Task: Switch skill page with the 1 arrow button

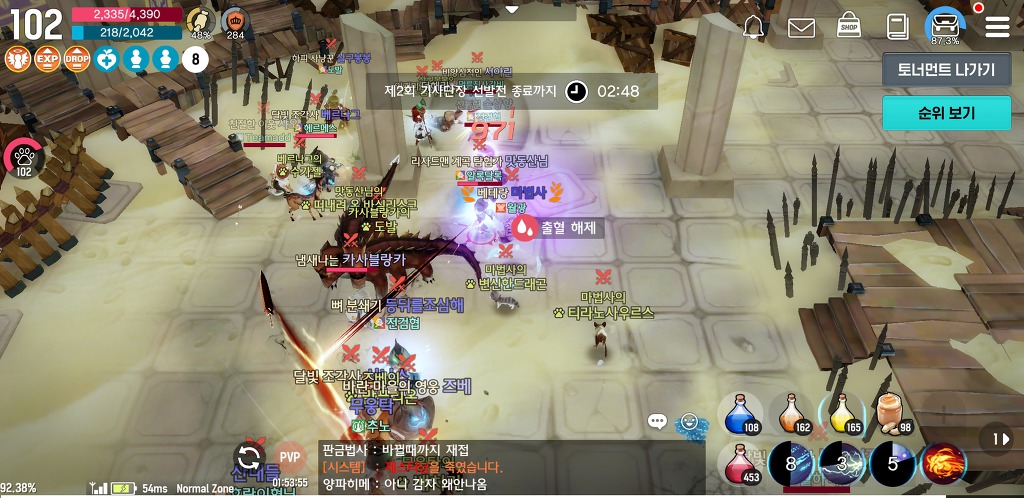Action: (x=997, y=438)
